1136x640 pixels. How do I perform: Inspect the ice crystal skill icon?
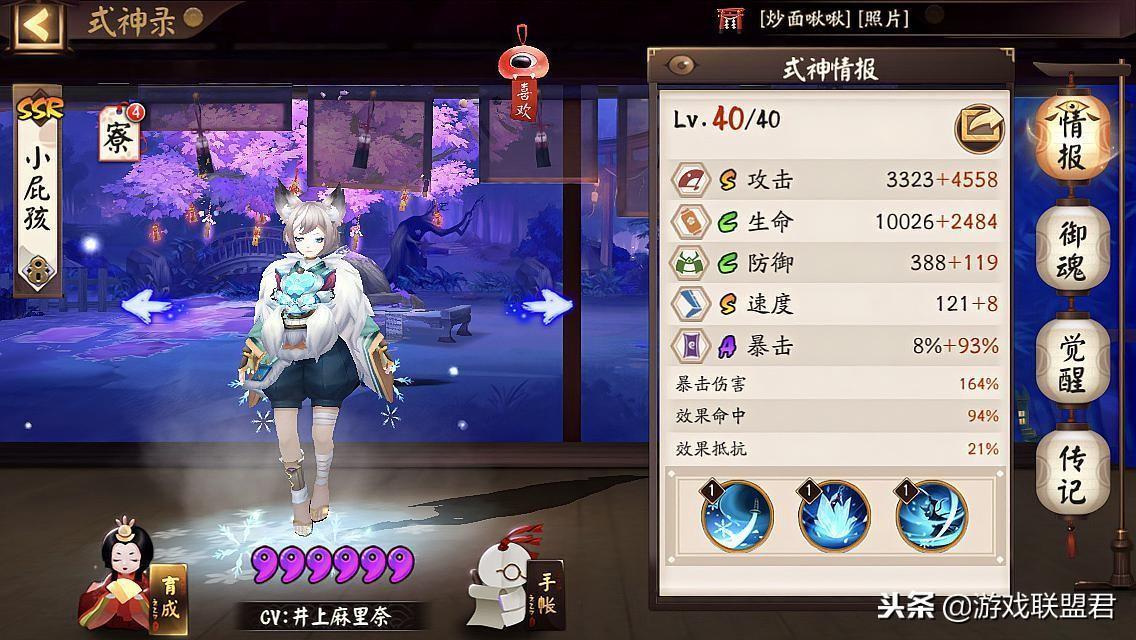[x=834, y=516]
